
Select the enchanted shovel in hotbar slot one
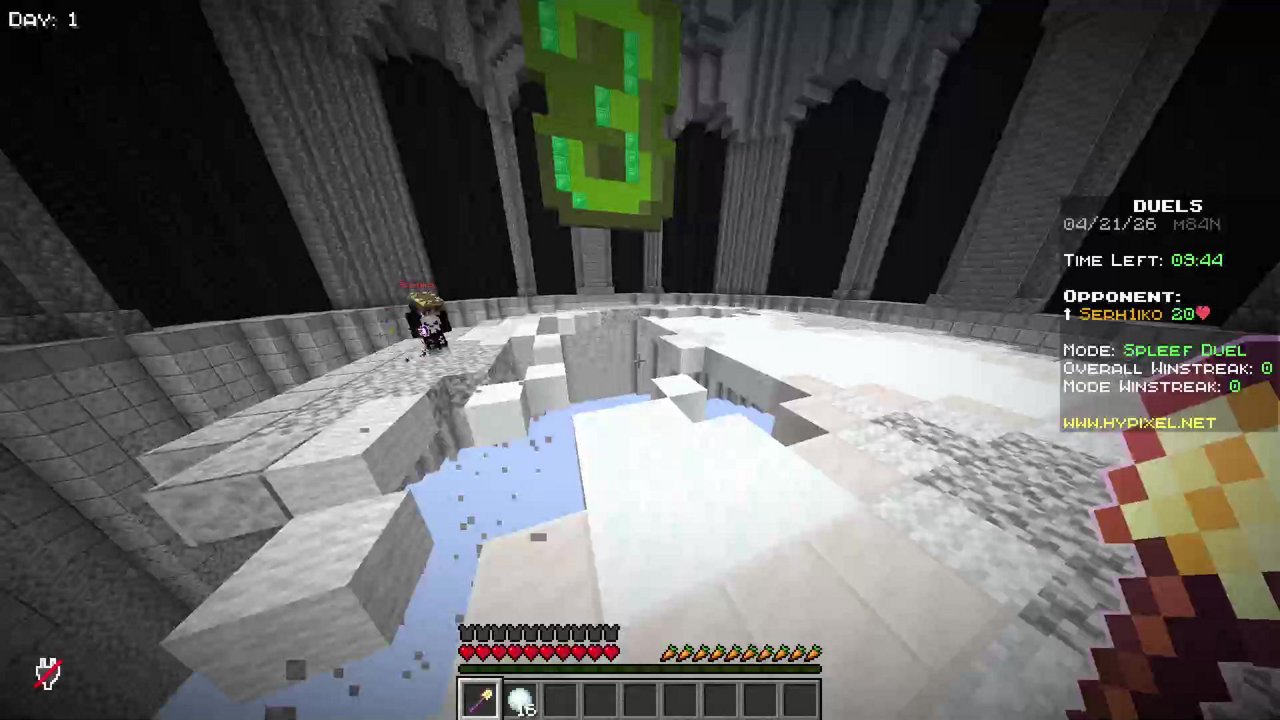(480, 698)
